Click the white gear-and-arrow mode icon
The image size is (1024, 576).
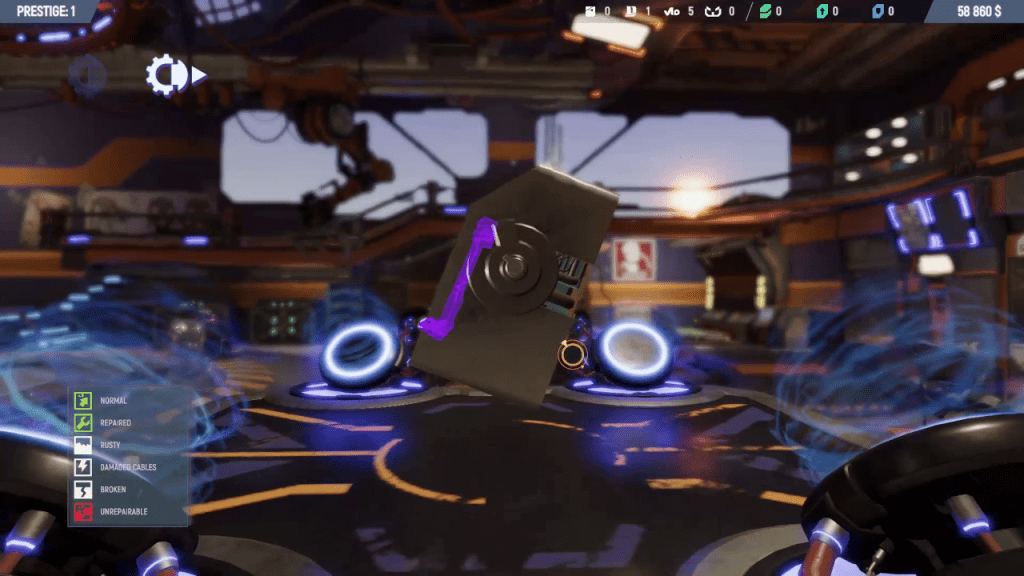[x=174, y=75]
